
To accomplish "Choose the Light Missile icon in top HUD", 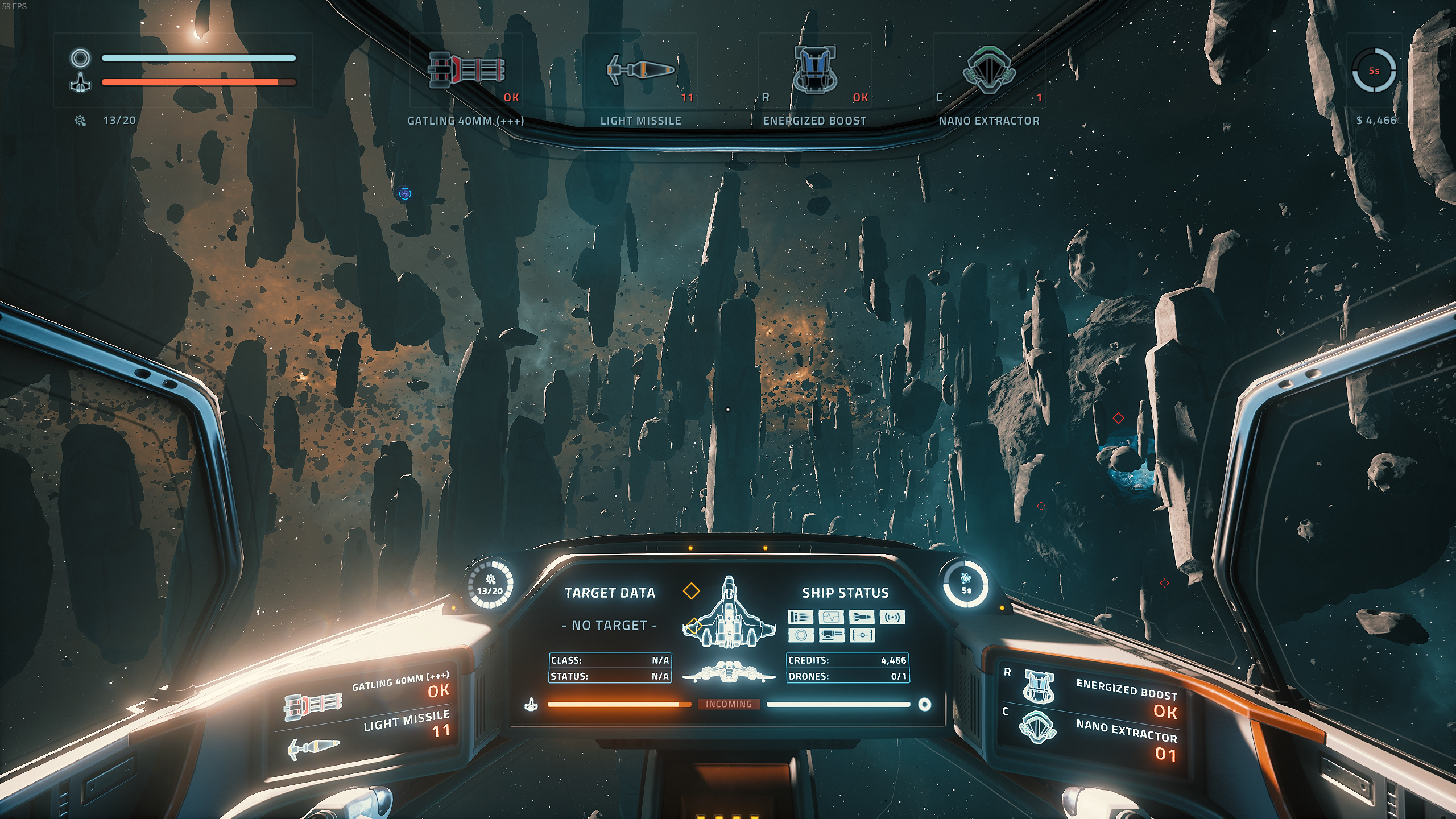I will point(640,69).
